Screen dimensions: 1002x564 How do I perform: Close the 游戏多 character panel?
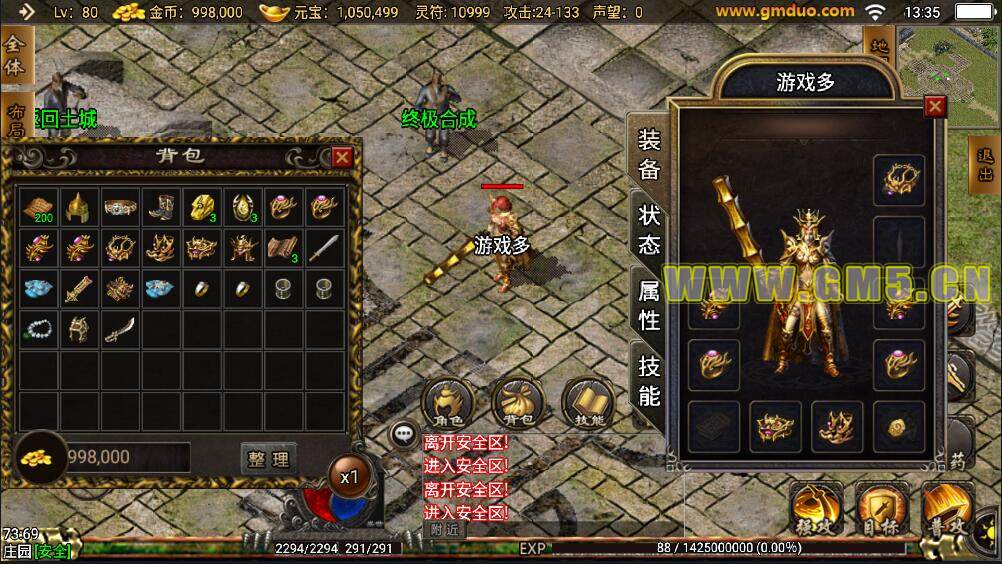point(935,106)
